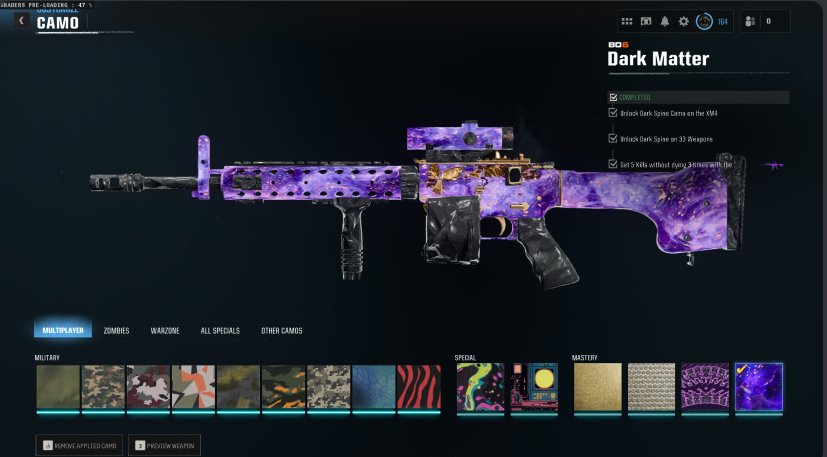Choose the Multiplayer camo tab
This screenshot has height=457, width=827.
(x=62, y=330)
